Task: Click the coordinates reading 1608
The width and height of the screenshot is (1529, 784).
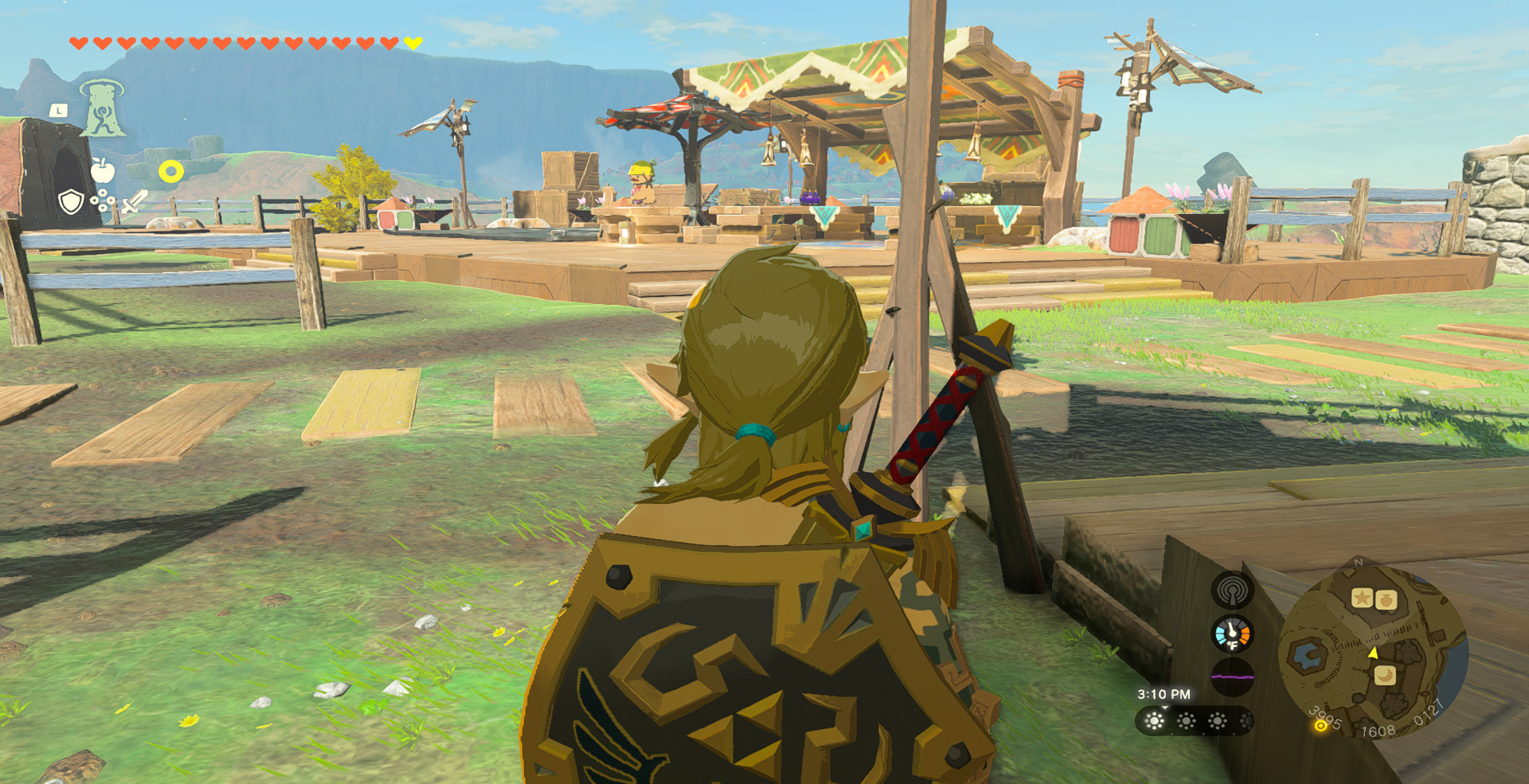Action: click(x=1378, y=730)
